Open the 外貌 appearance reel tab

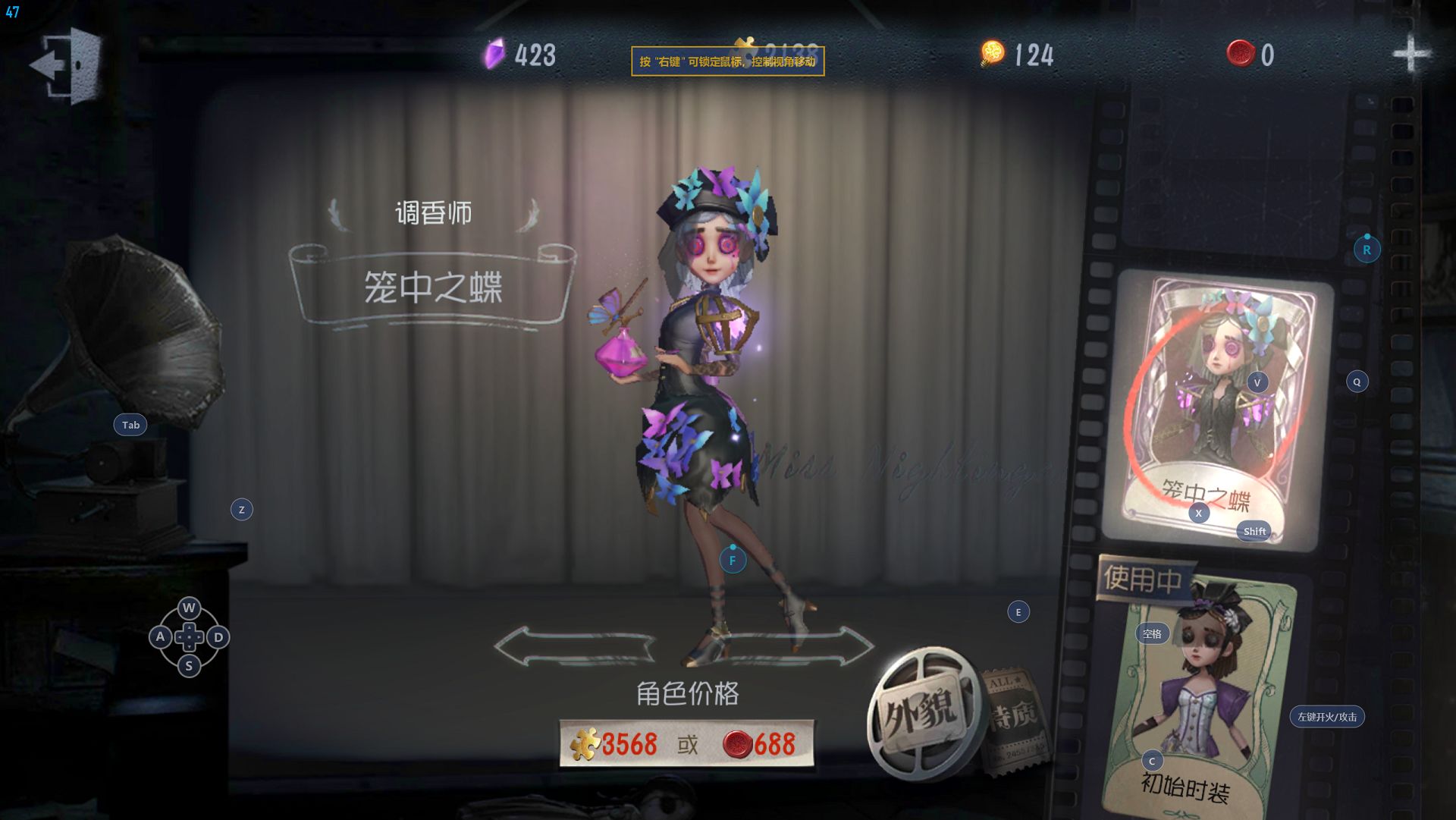pos(922,712)
